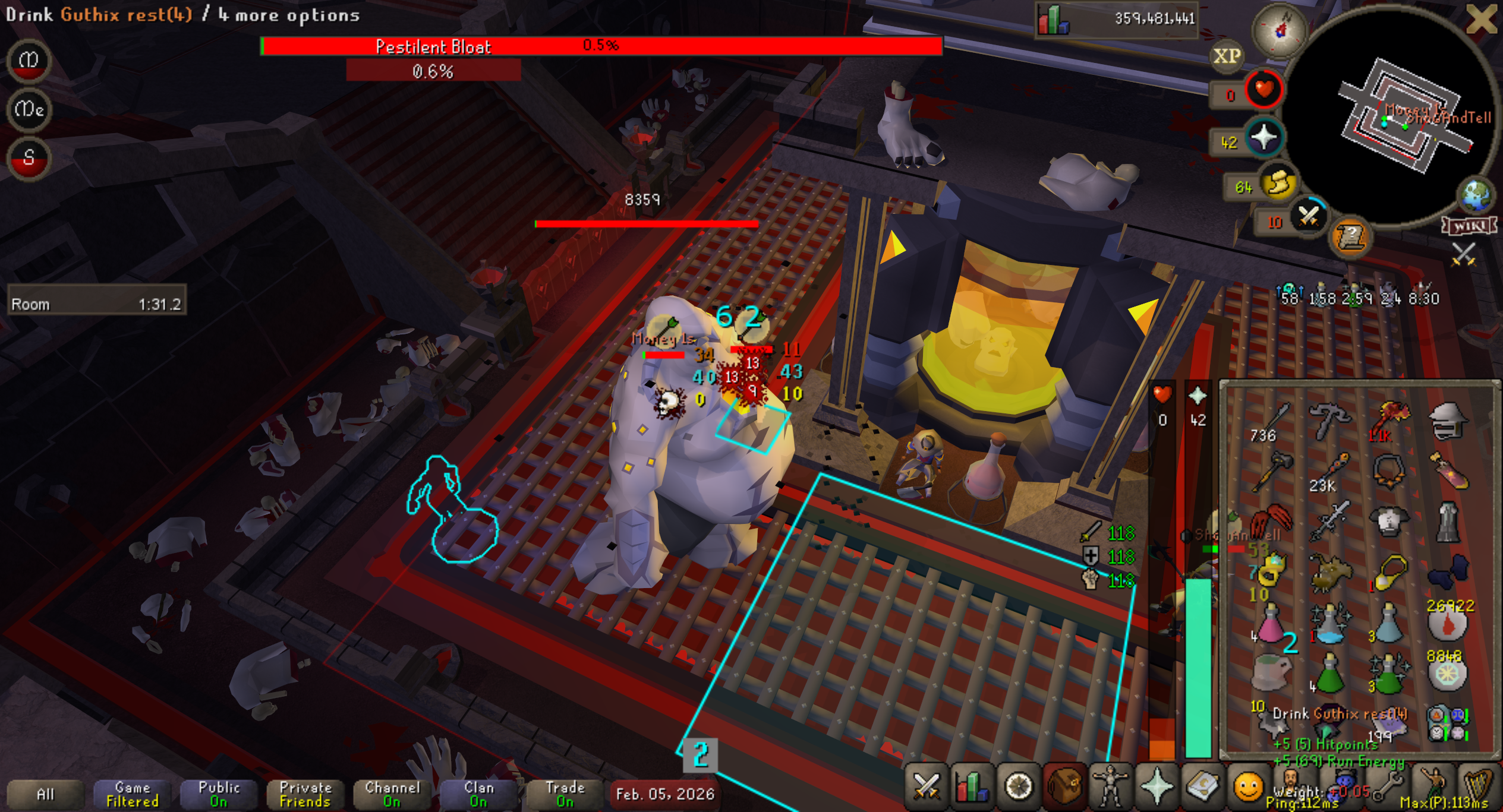Viewport: 1503px width, 812px height.
Task: Open the Combat Options tab
Action: (925, 788)
